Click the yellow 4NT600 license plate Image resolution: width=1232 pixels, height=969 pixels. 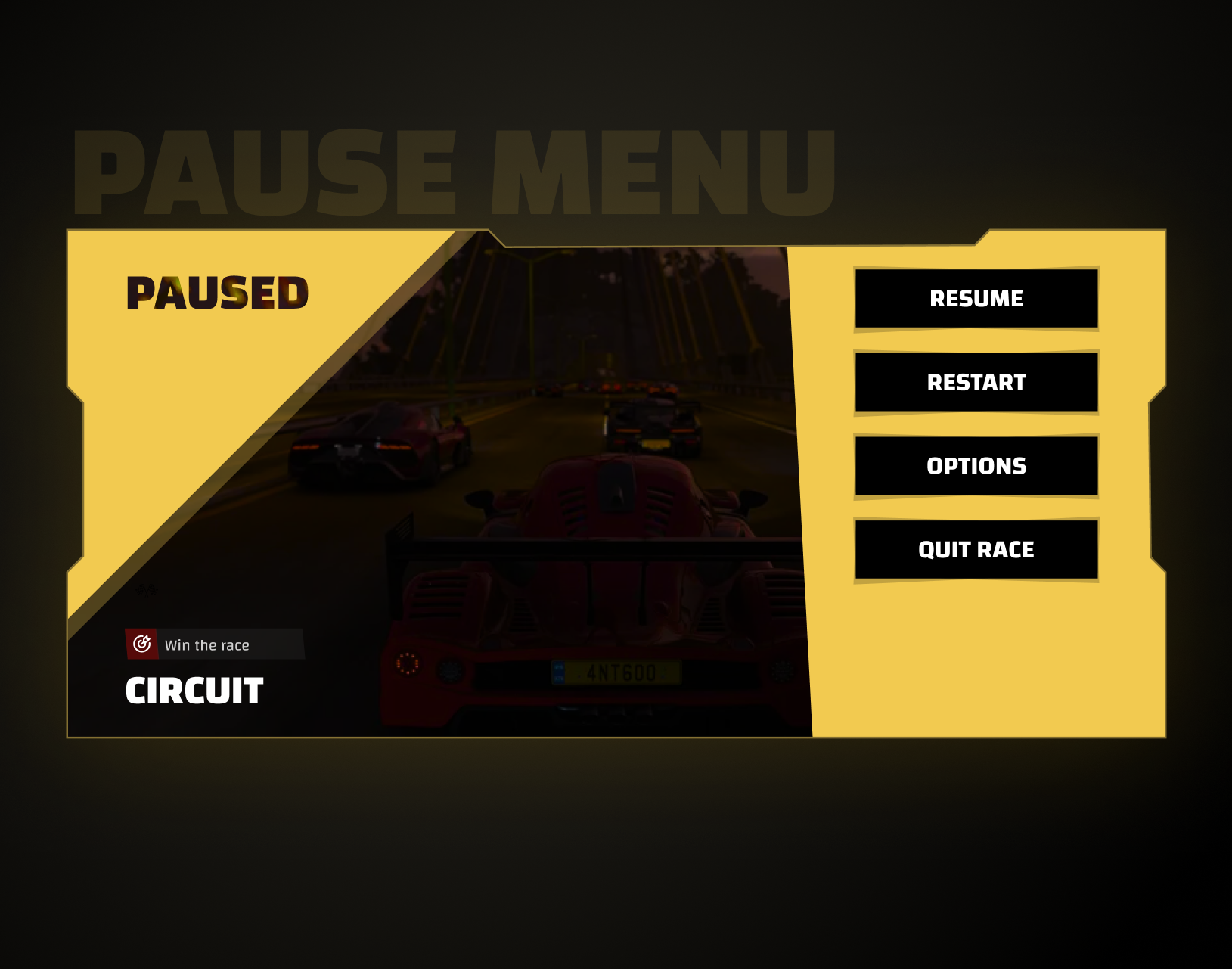[x=616, y=670]
